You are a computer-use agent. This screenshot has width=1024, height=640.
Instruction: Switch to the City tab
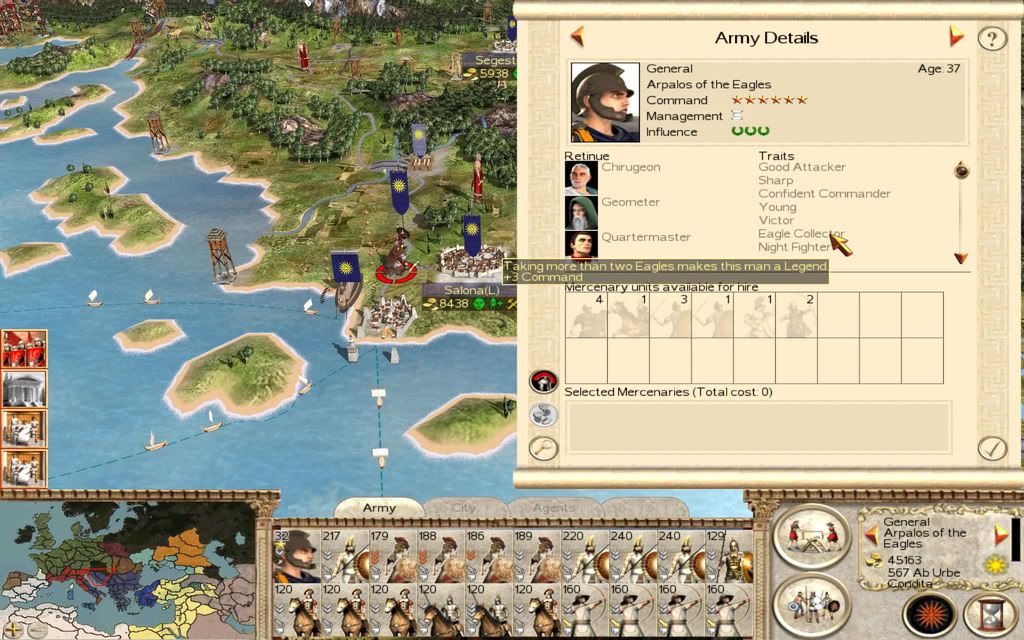point(464,508)
